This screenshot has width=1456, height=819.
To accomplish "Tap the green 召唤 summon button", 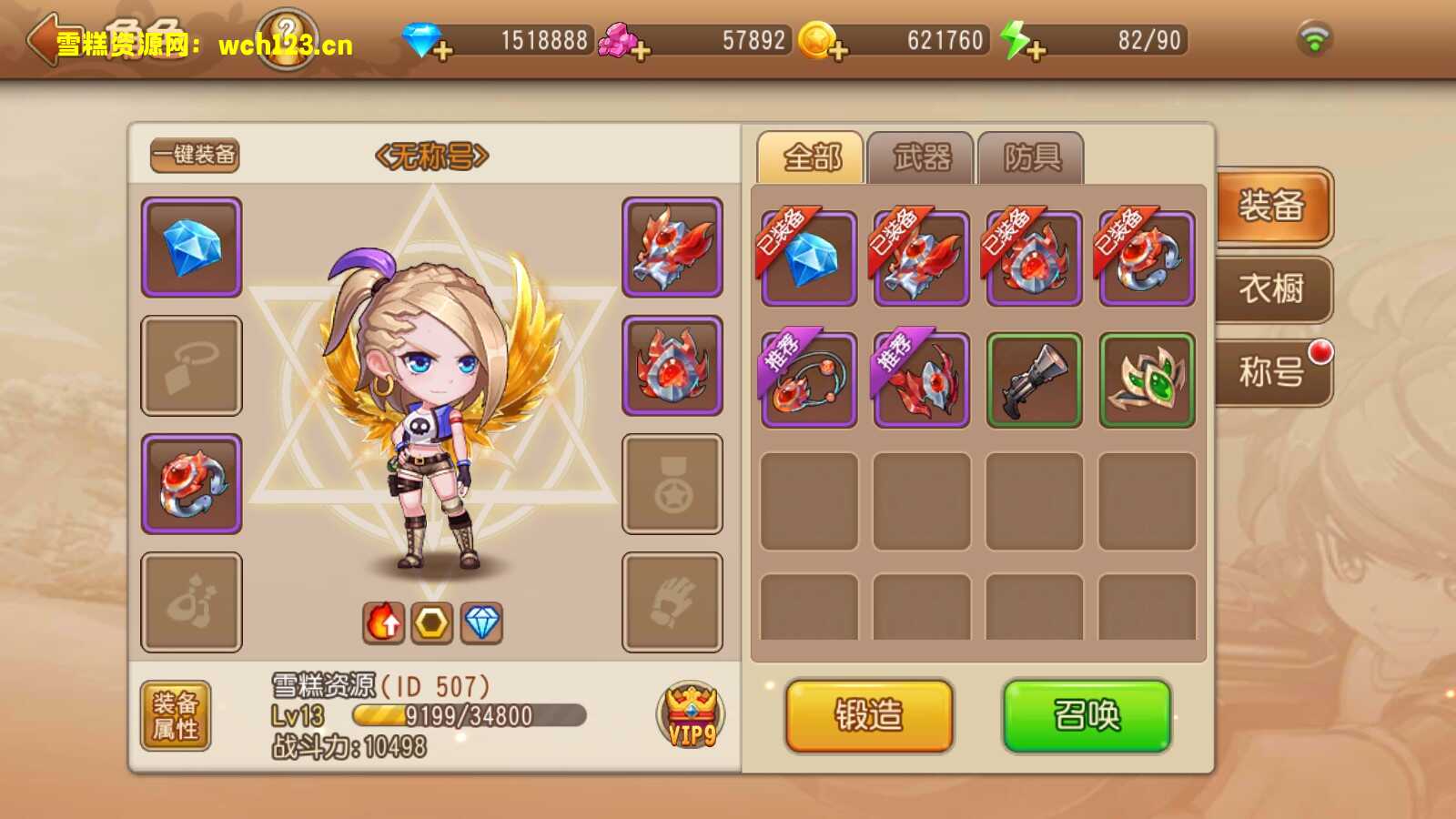I will [1087, 715].
